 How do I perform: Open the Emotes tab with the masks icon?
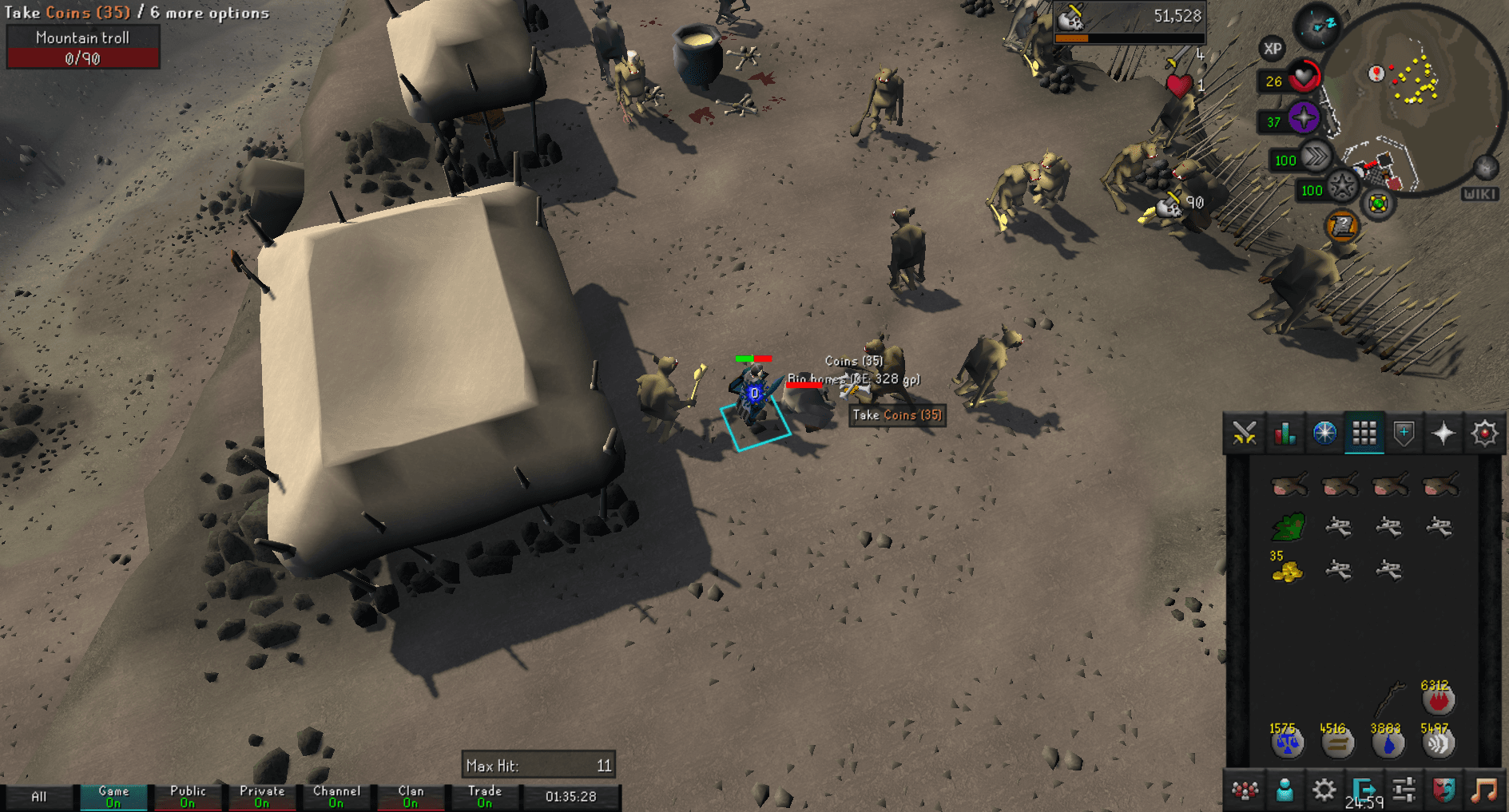[1443, 790]
